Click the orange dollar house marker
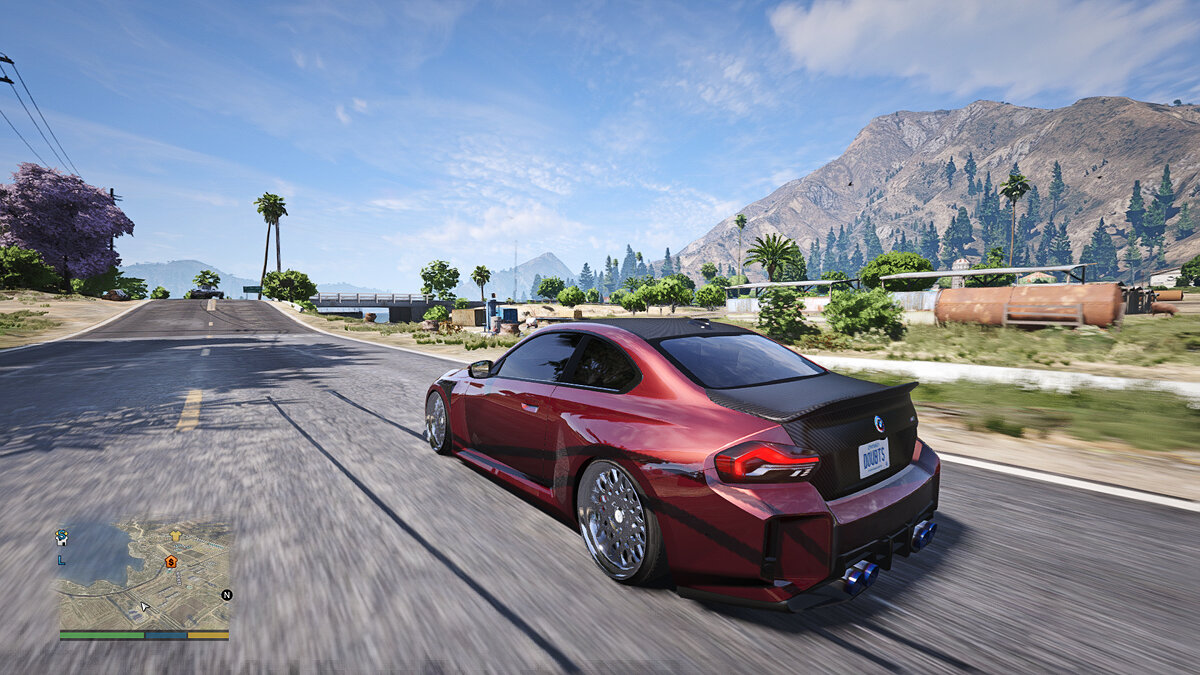 (x=171, y=562)
